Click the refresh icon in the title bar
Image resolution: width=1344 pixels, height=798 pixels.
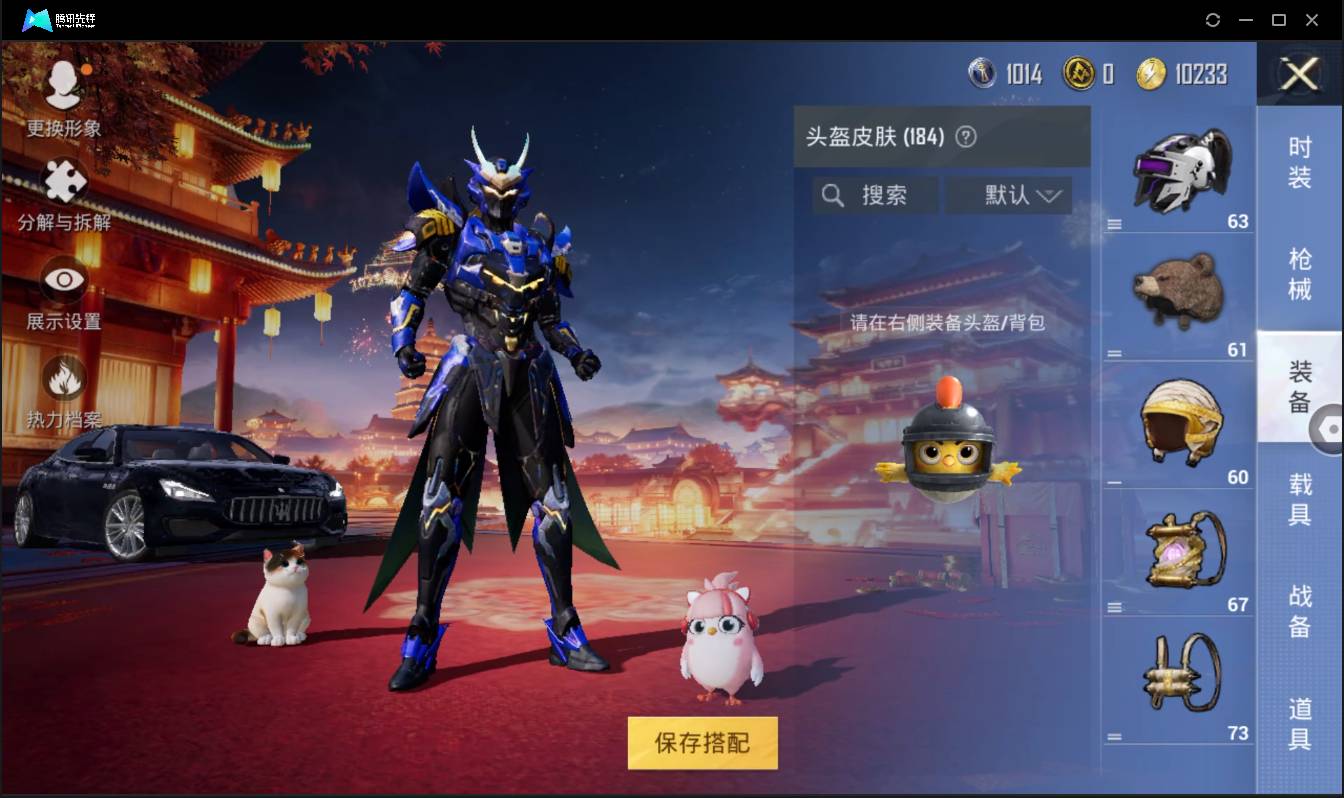coord(1213,20)
